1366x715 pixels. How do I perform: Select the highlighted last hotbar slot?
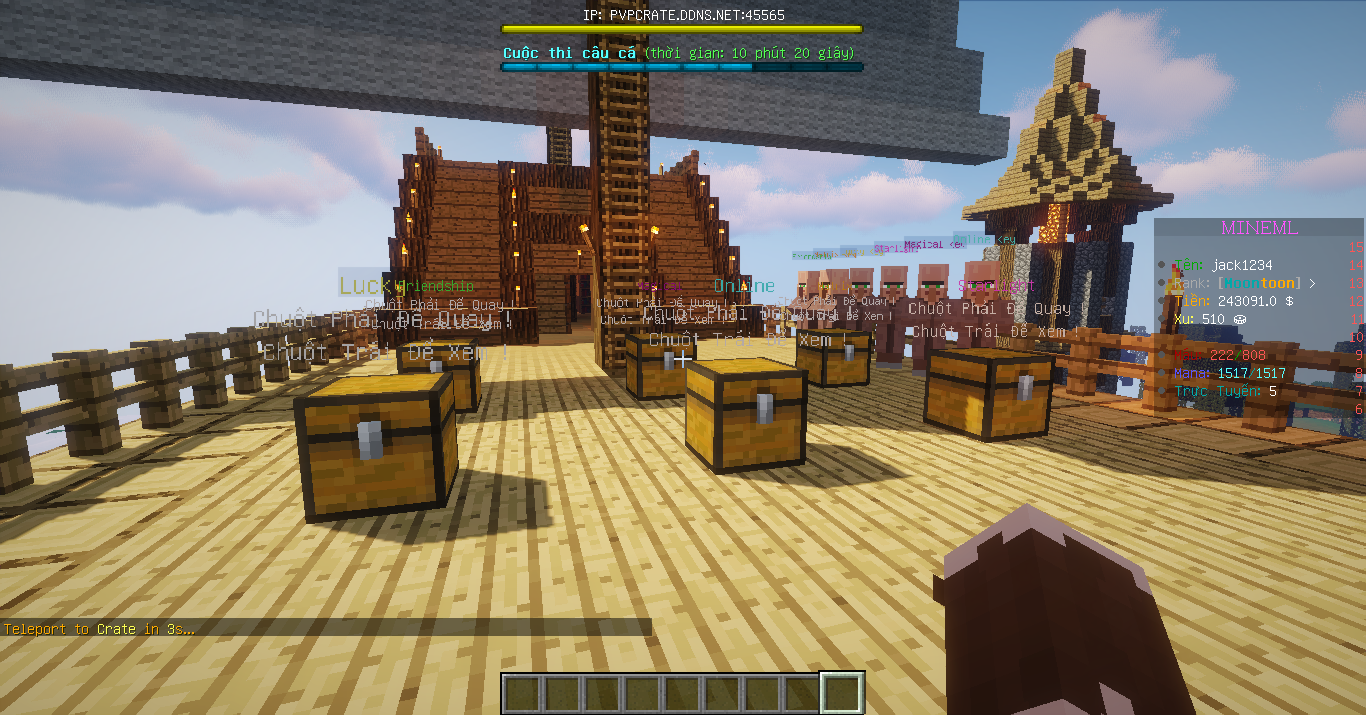pos(842,693)
